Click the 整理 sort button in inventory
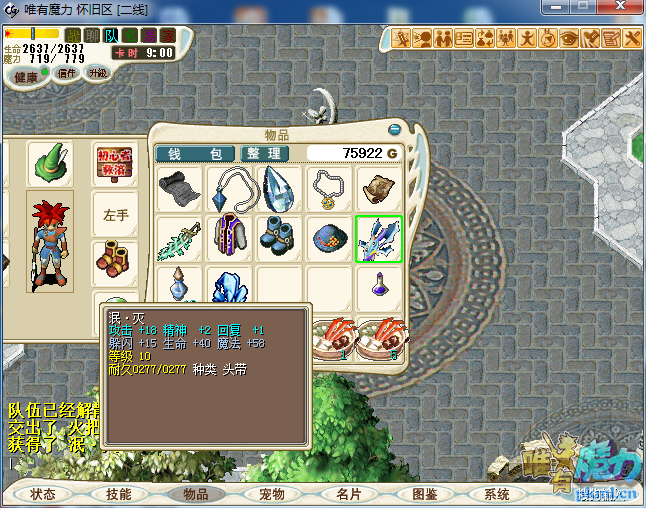Screen dimensions: 646x508 click(x=264, y=154)
